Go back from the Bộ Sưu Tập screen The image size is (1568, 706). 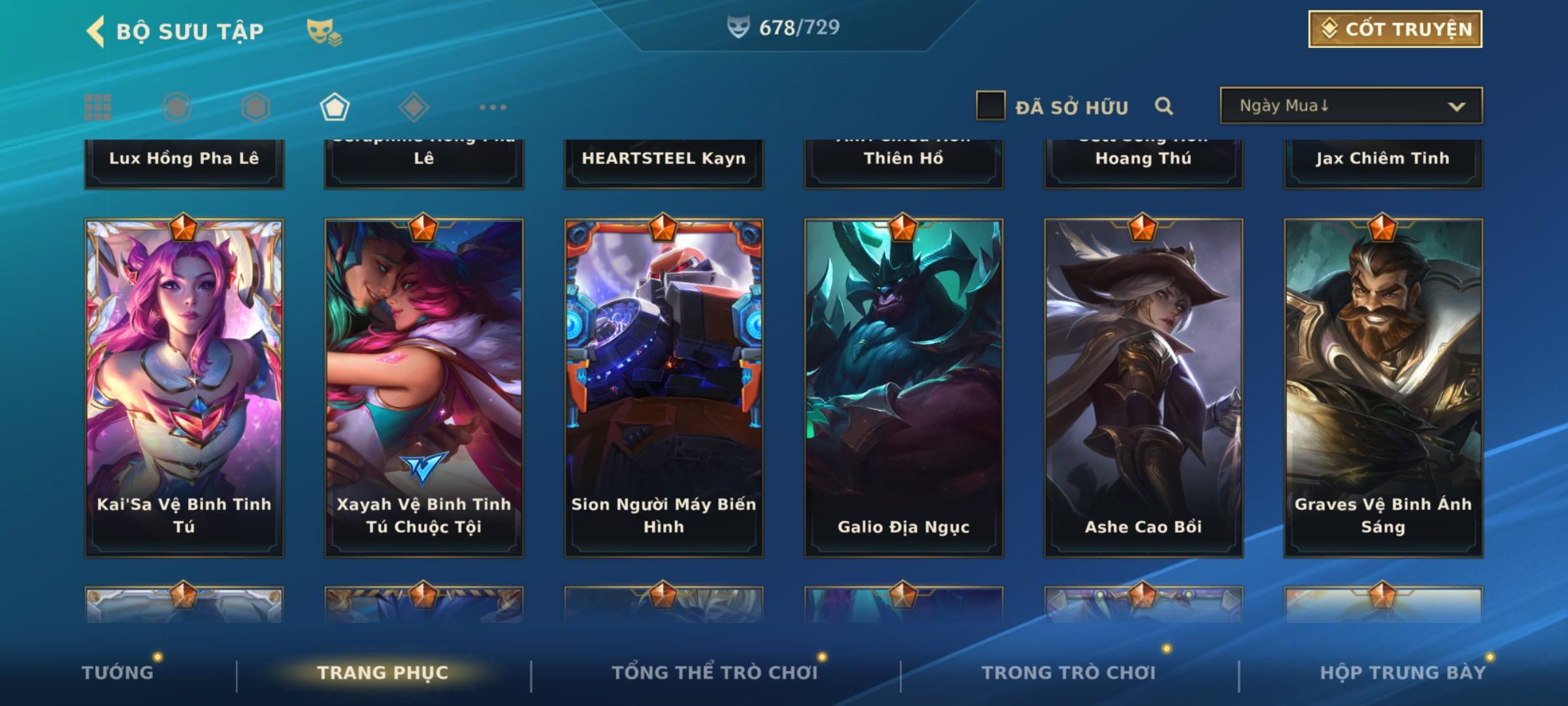point(96,31)
